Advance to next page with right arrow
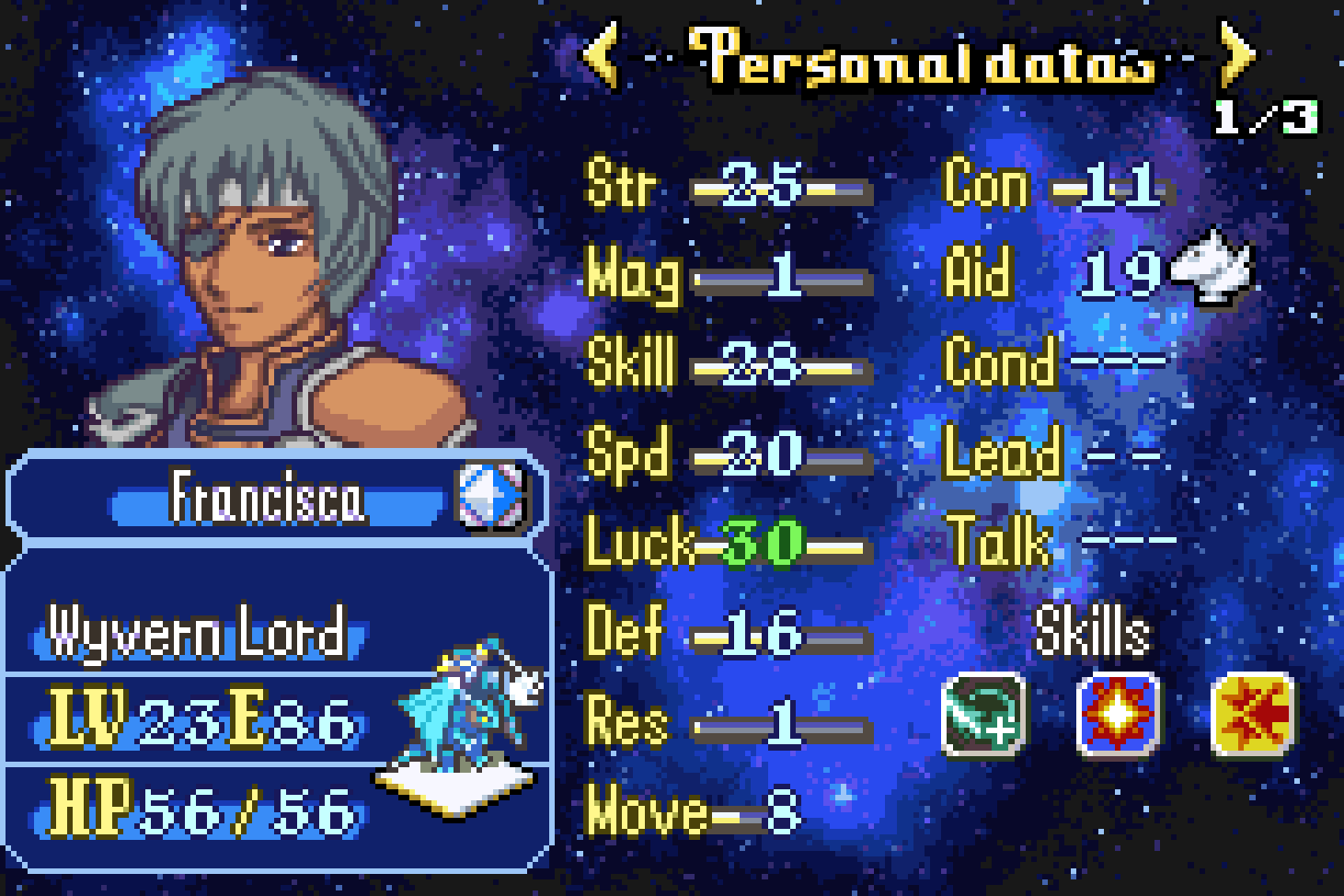Screen dimensions: 1344x896 [x=1235, y=55]
